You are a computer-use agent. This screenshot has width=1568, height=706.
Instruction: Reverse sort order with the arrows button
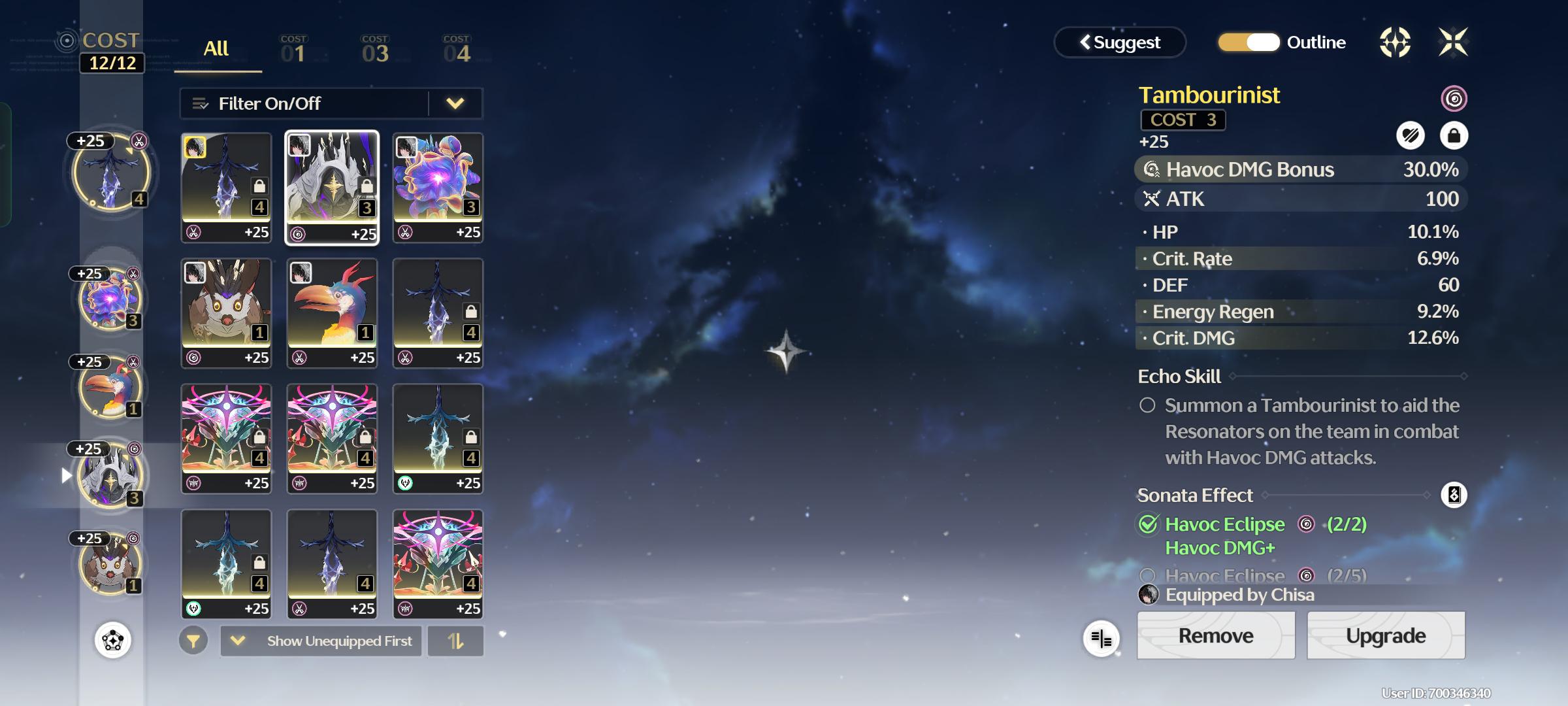pyautogui.click(x=455, y=641)
